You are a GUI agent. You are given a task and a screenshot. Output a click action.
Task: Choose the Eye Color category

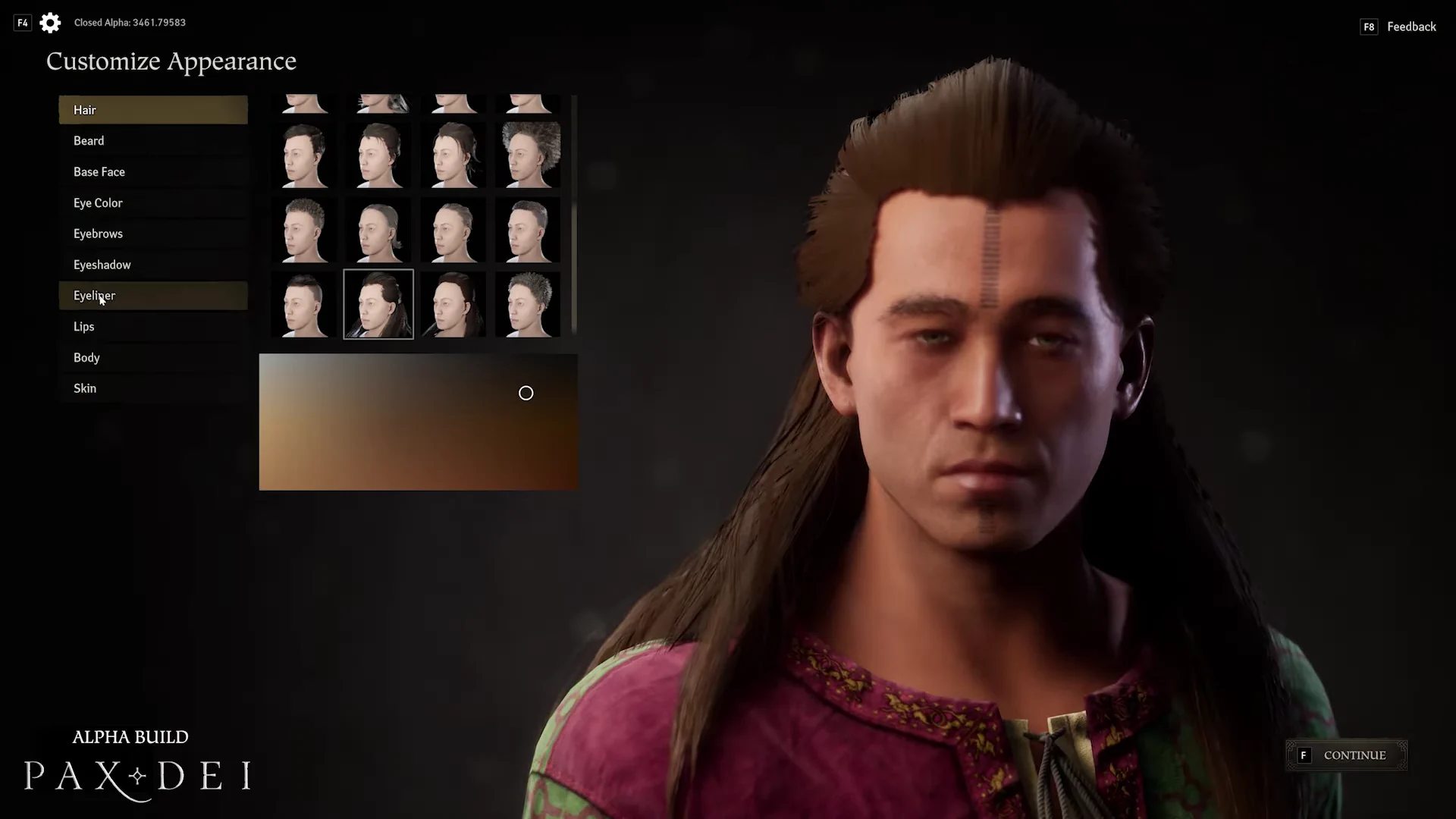(152, 203)
